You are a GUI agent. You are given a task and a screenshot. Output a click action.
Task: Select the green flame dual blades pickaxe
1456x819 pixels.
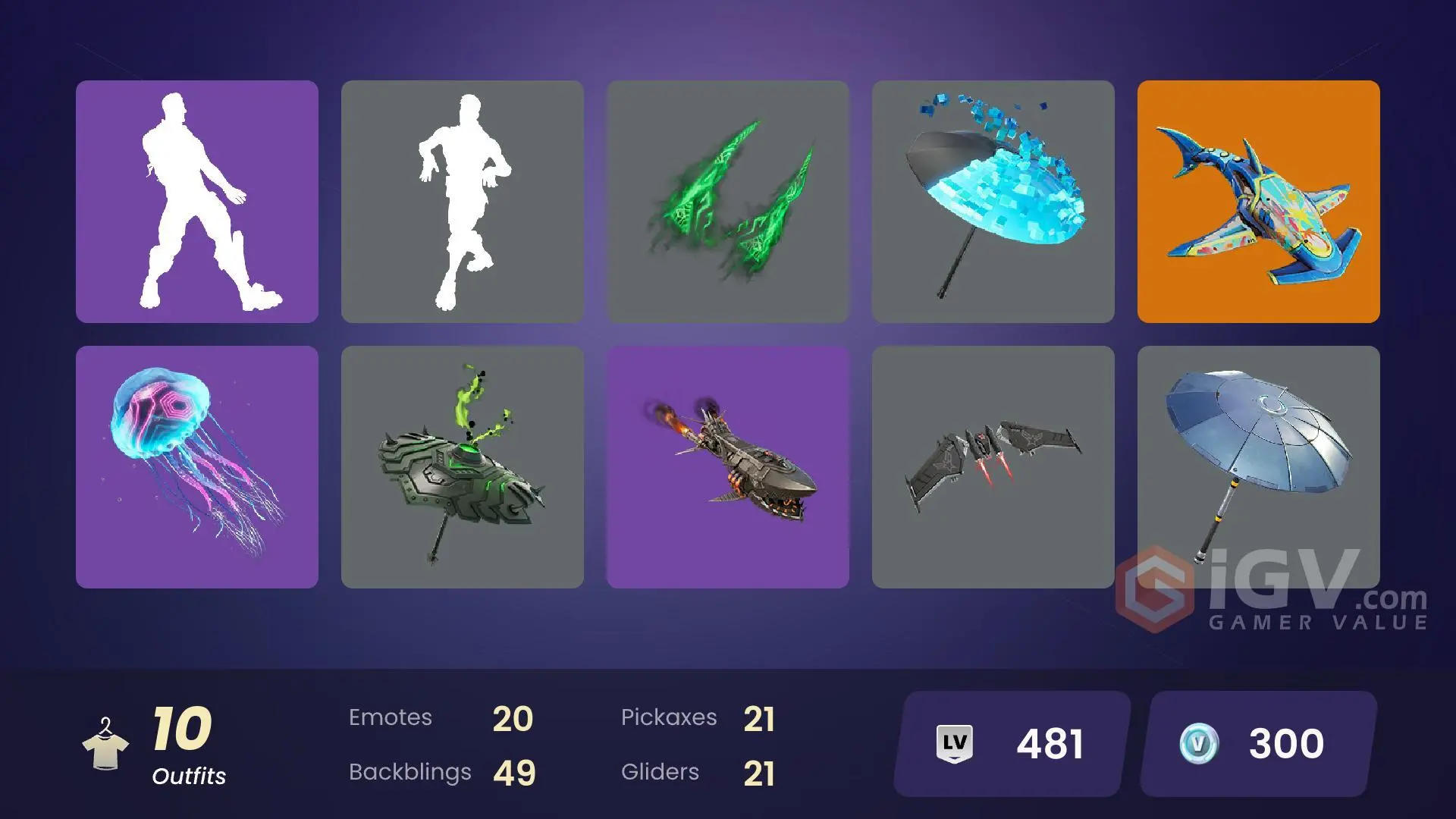(726, 202)
